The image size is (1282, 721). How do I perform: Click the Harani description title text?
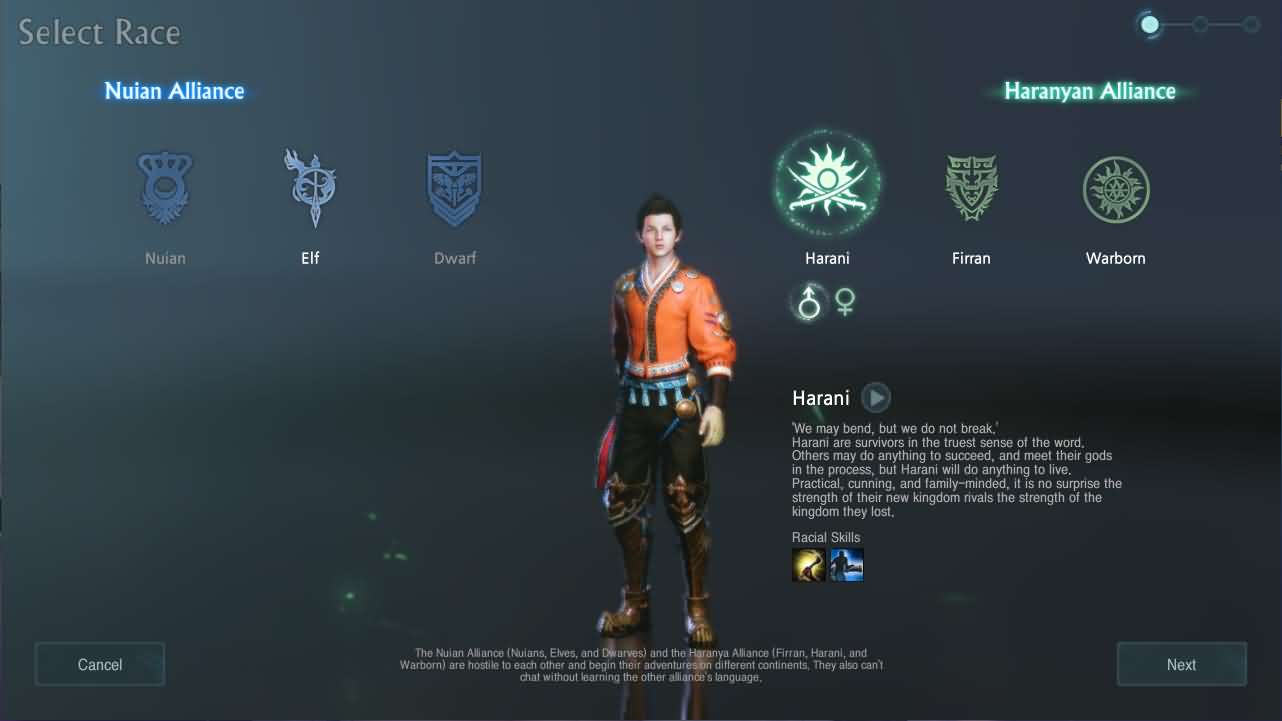[820, 397]
